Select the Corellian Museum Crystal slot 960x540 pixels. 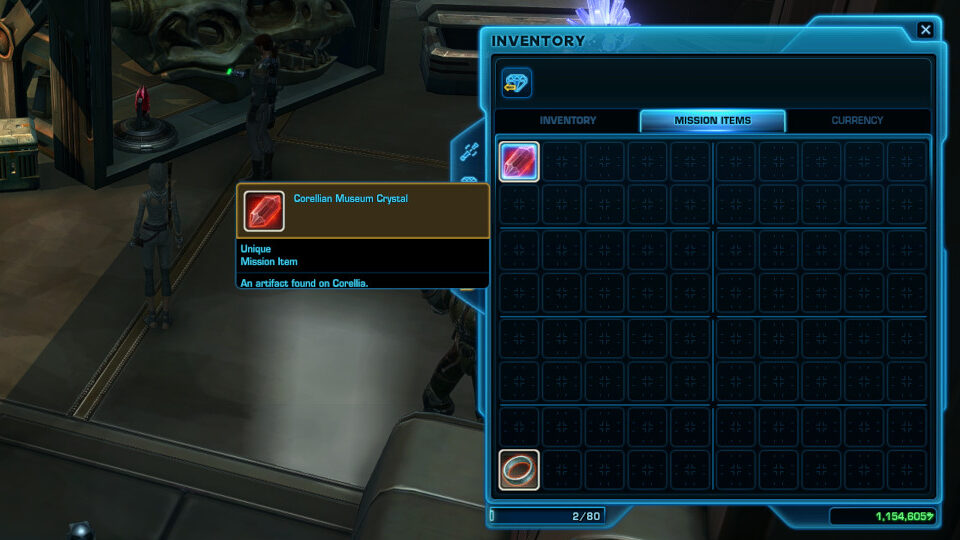tap(519, 161)
